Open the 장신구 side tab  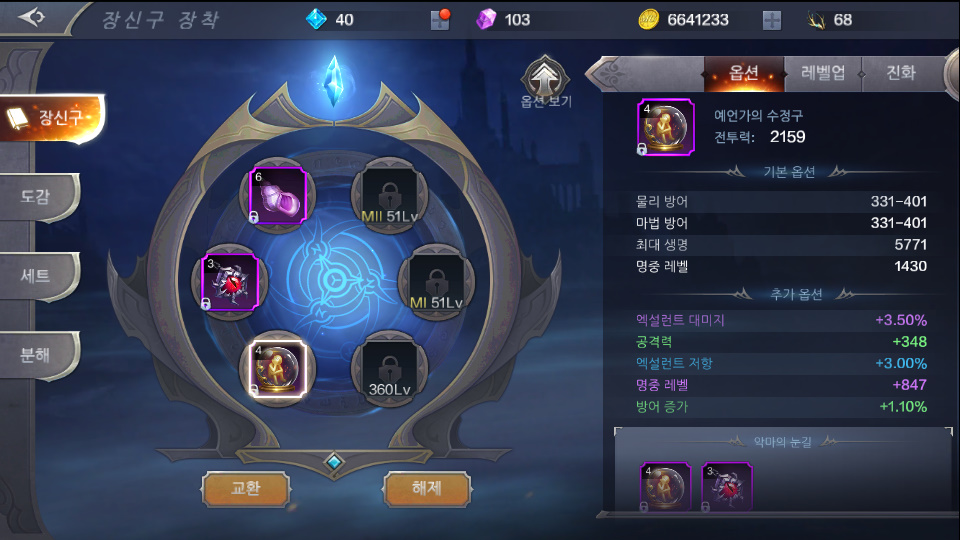pyautogui.click(x=52, y=118)
